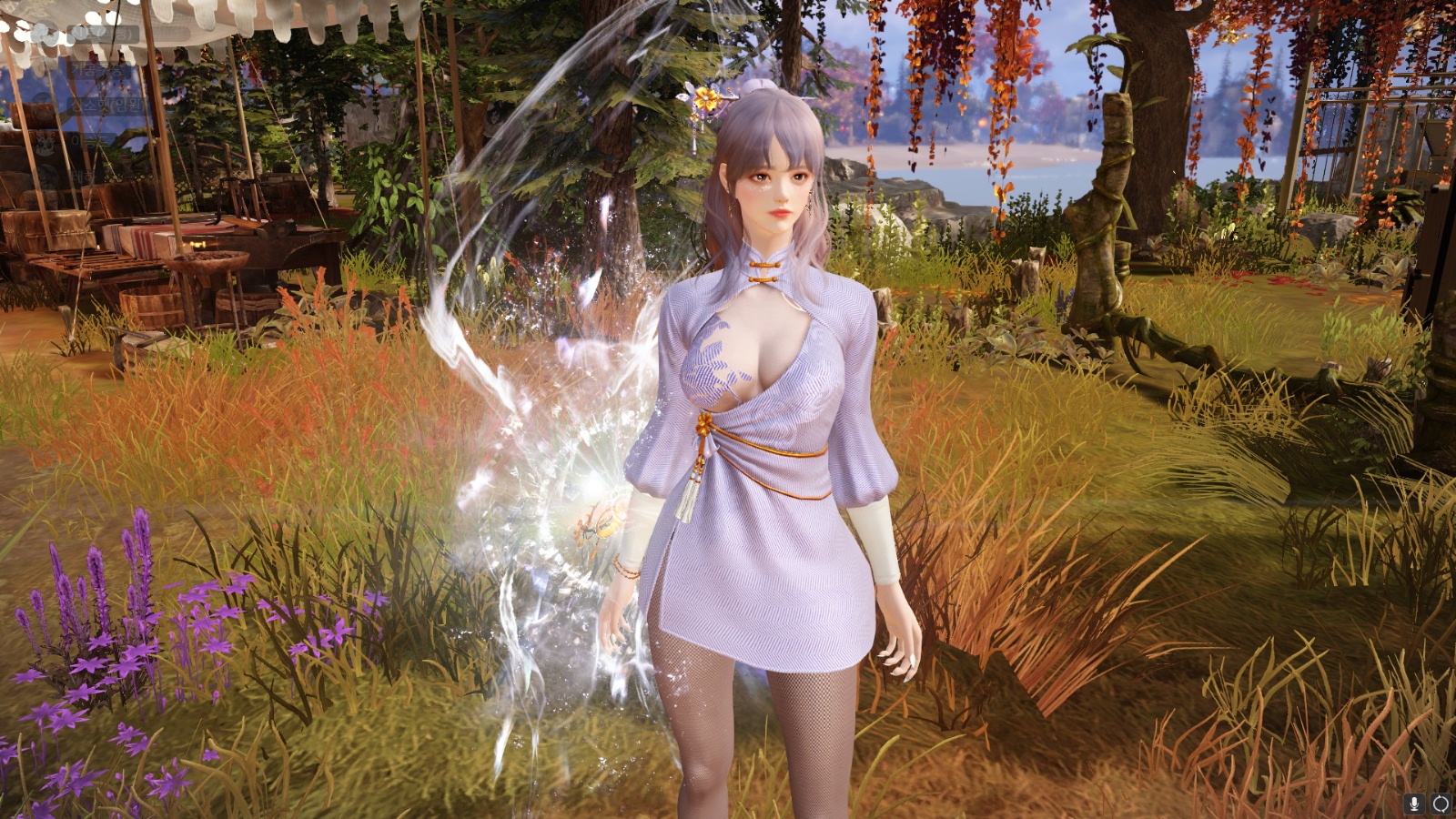
Task: Click the circular arrows refresh icon
Action: [x=1441, y=804]
